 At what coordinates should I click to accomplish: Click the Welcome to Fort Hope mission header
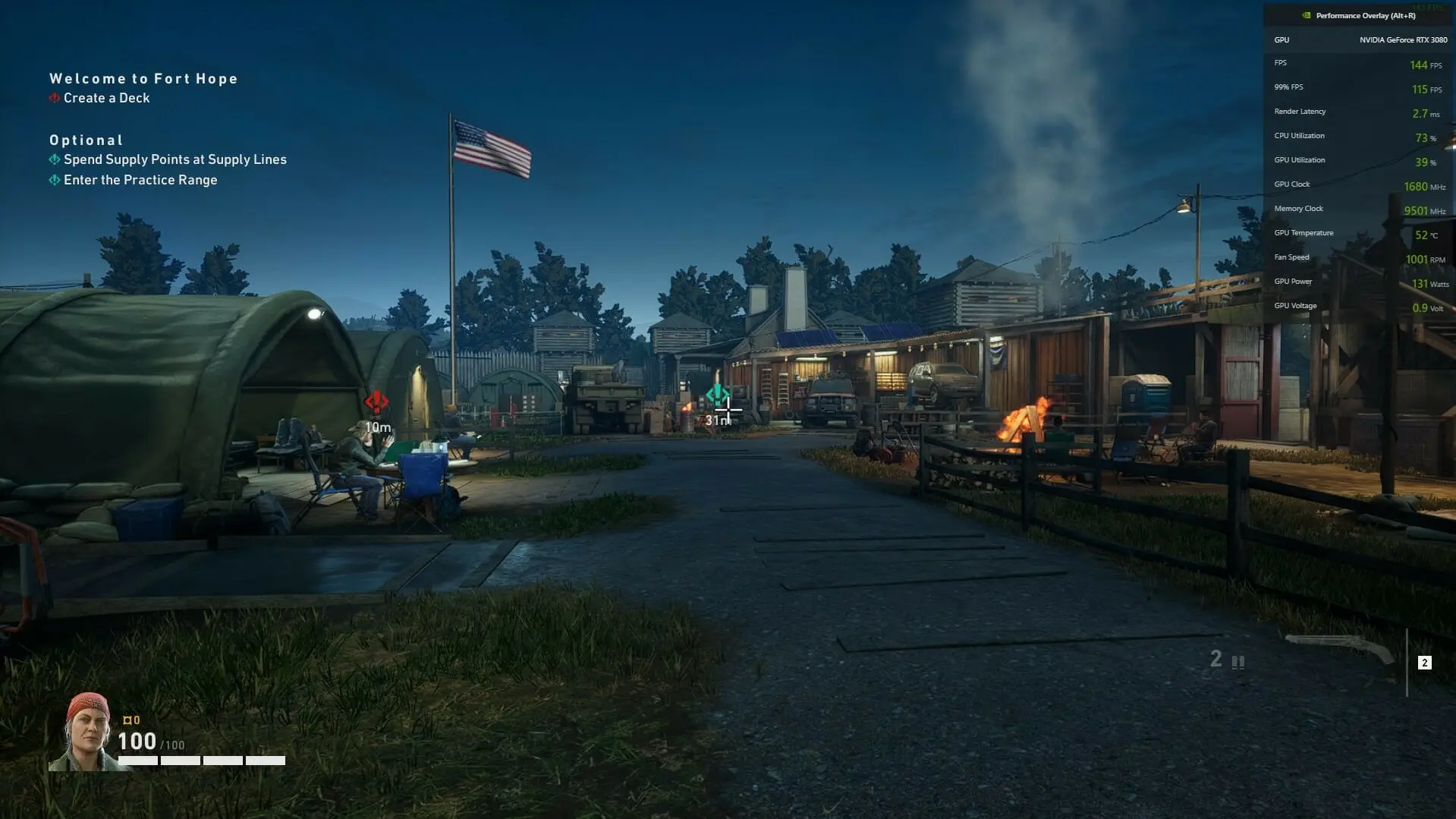coord(143,78)
